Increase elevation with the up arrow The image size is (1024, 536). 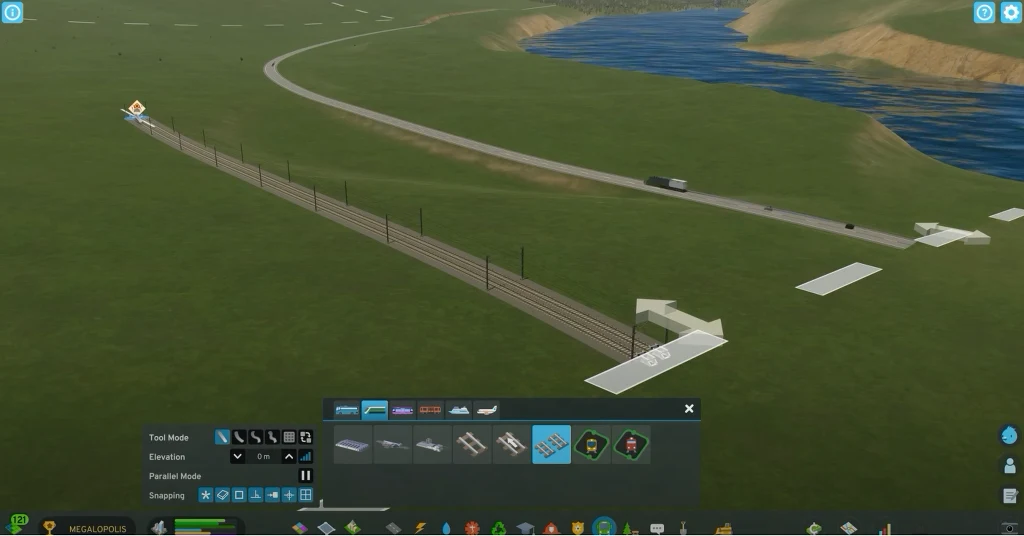click(289, 456)
